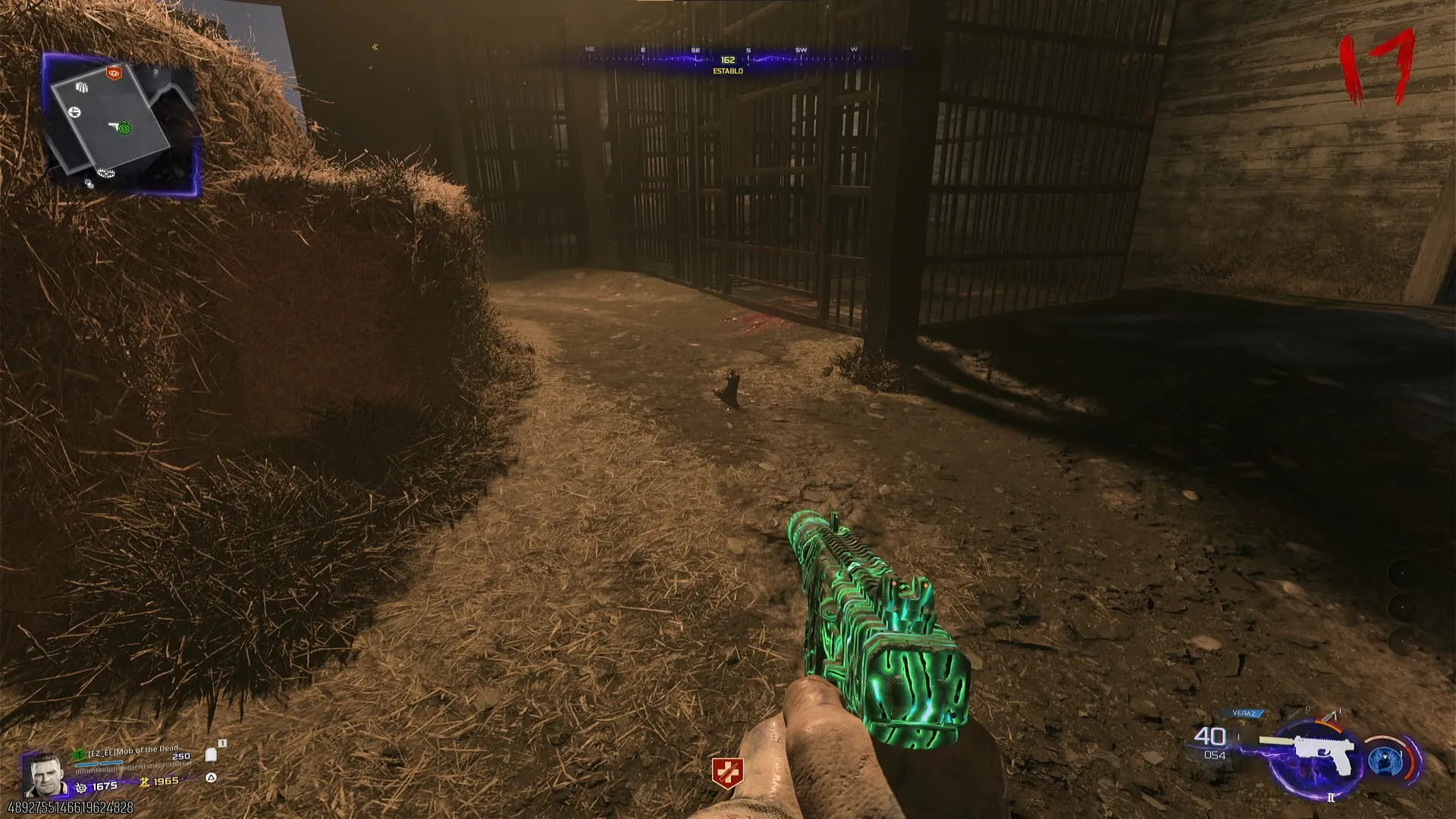Select the orange perk machine marker on minimap
Screen dimensions: 1456x819
click(114, 73)
